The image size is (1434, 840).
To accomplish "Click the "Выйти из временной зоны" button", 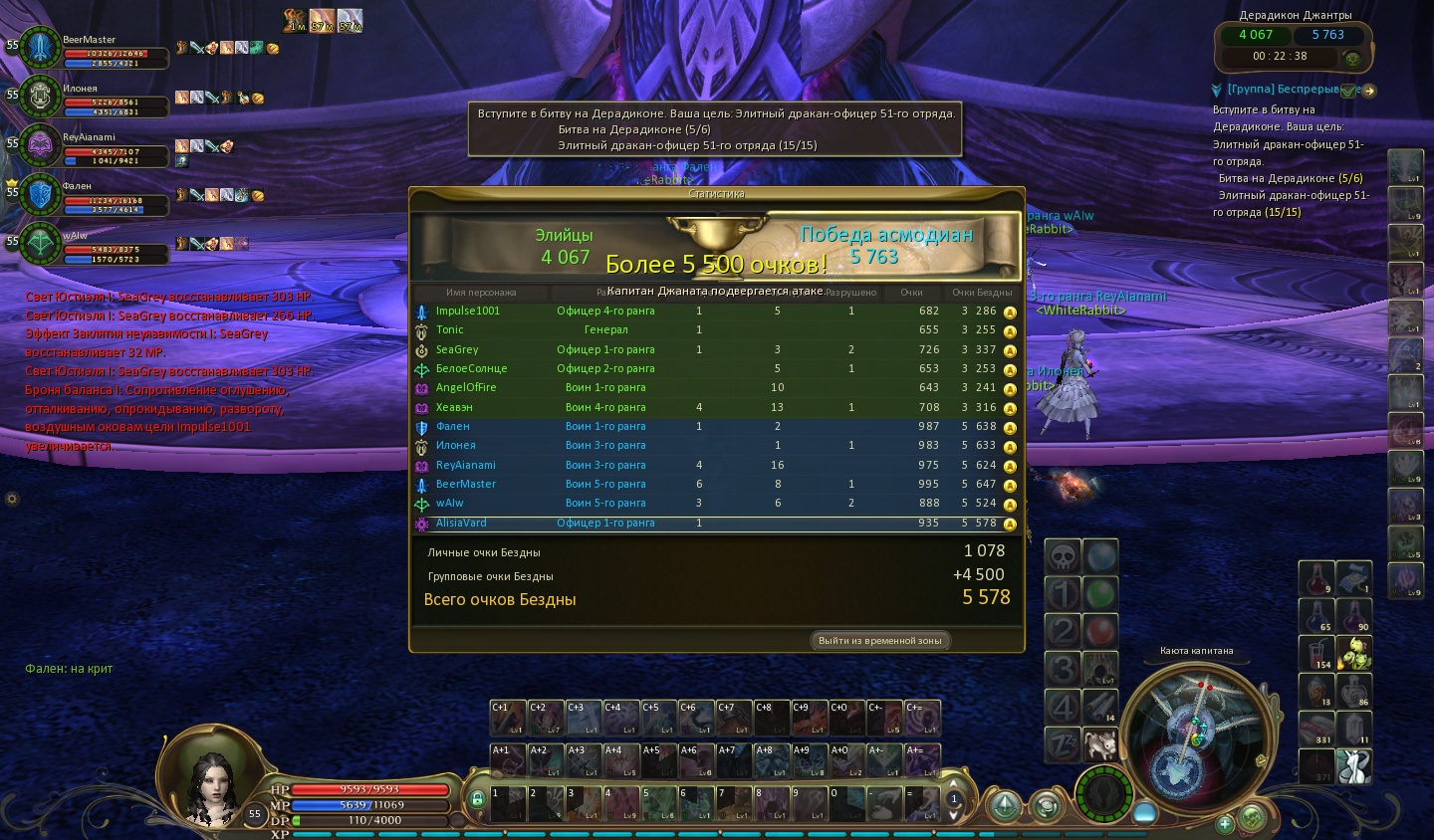I will pos(879,641).
